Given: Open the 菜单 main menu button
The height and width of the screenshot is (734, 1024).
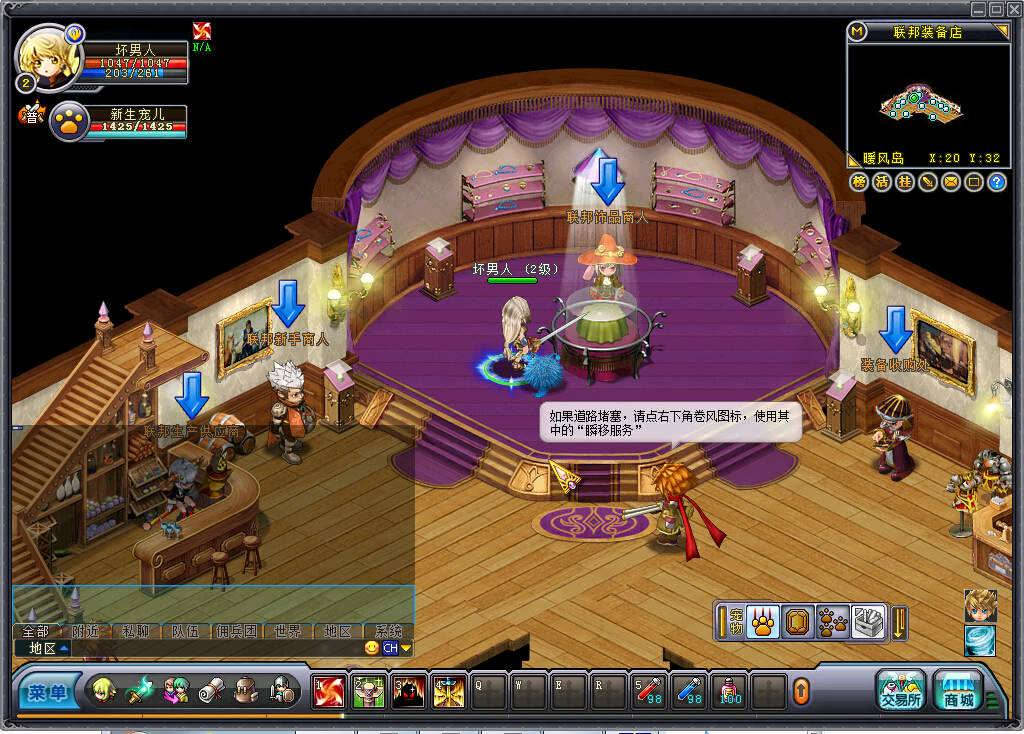Looking at the screenshot, I should click(x=45, y=692).
